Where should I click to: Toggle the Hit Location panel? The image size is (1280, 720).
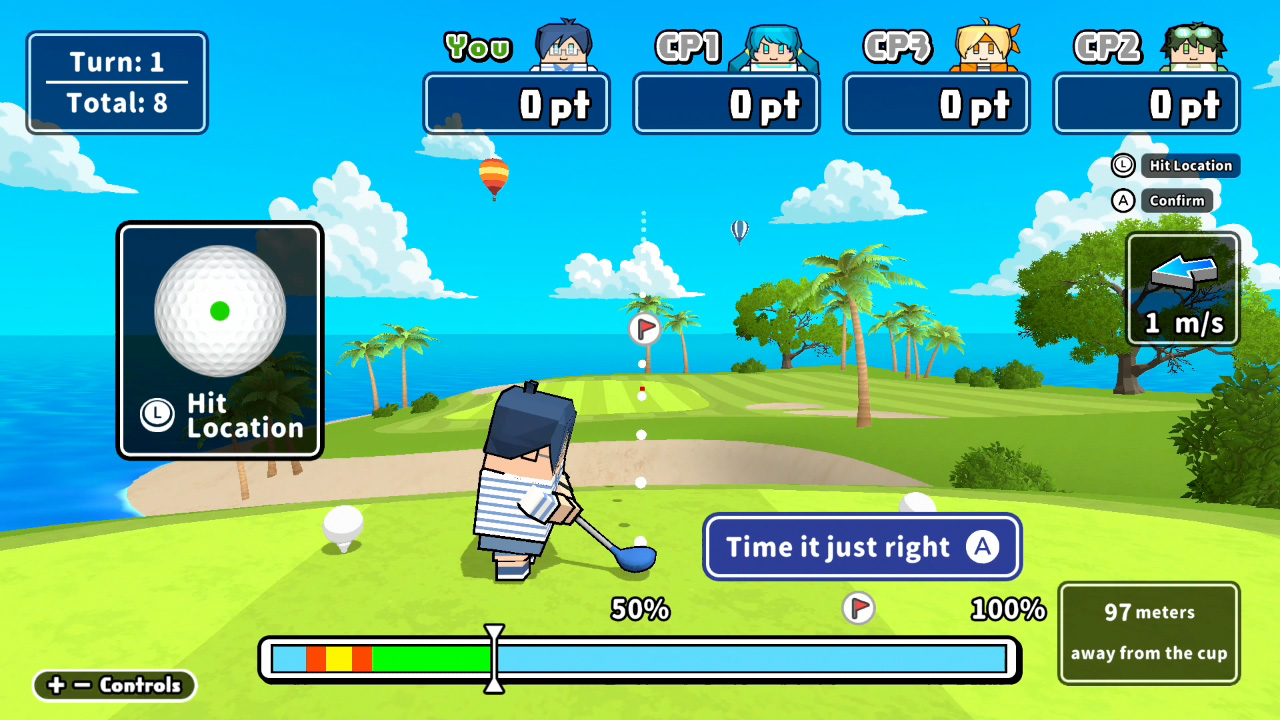pos(220,340)
